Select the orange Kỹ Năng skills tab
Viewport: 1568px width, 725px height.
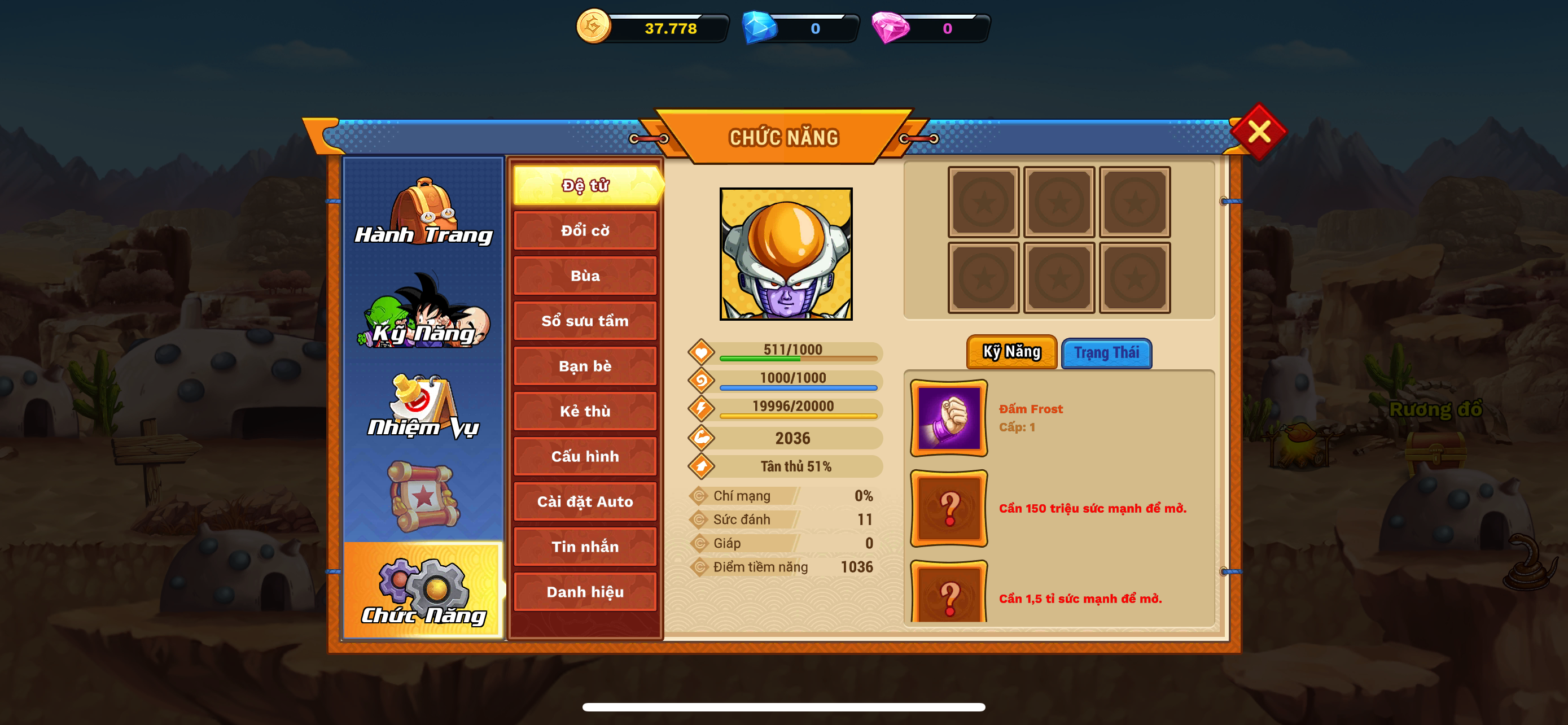pyautogui.click(x=1011, y=352)
